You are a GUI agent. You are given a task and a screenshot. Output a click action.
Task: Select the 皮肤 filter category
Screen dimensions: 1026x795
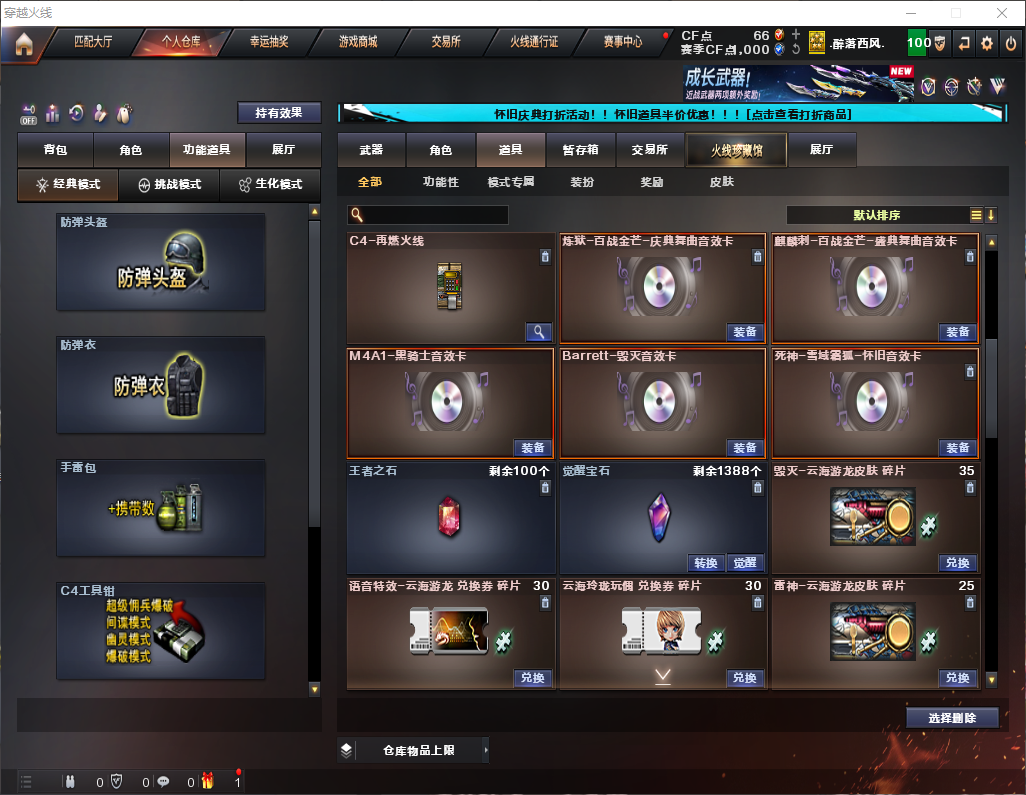pyautogui.click(x=721, y=182)
